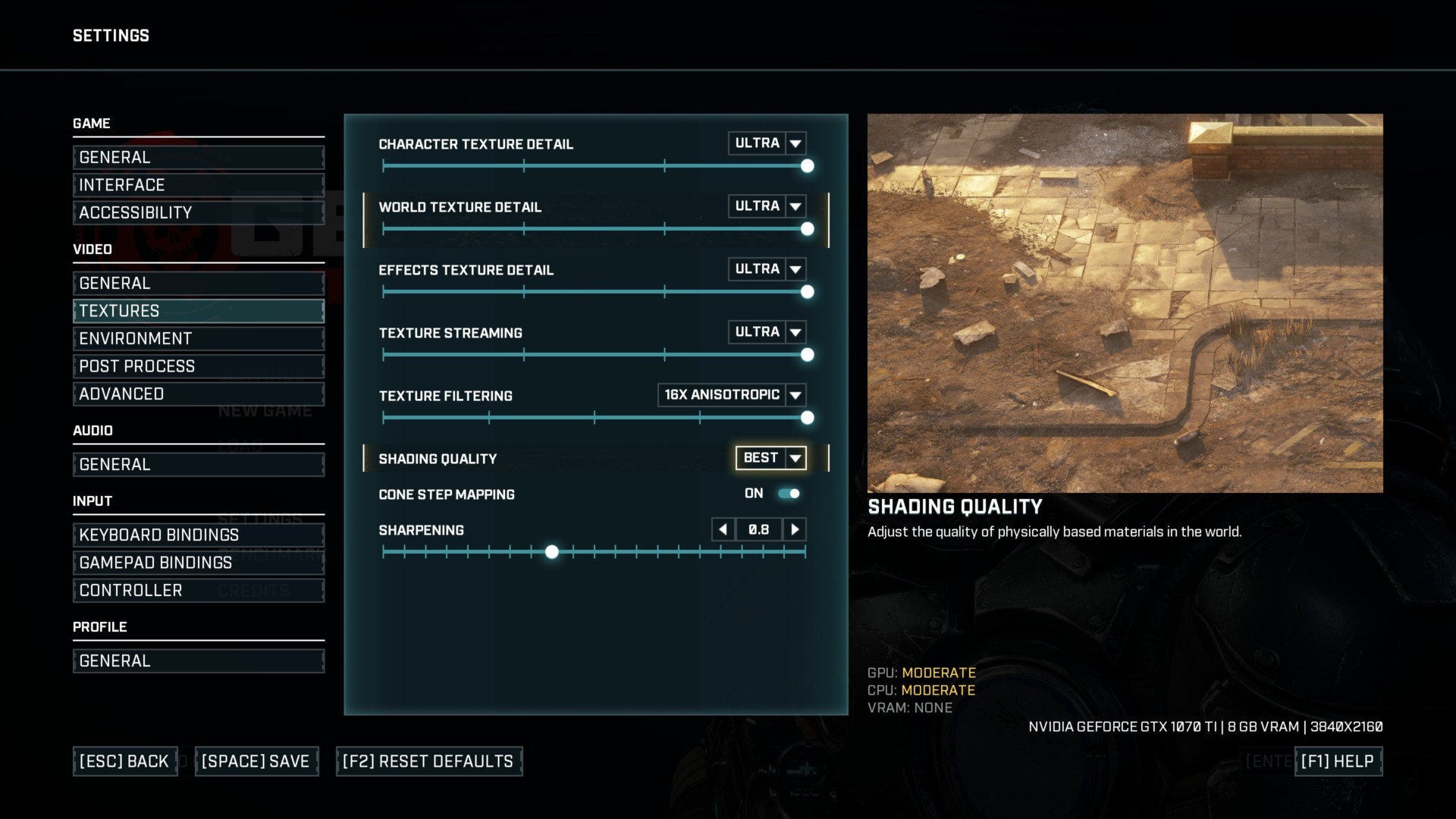
Task: Open the Interface settings section
Action: 198,185
